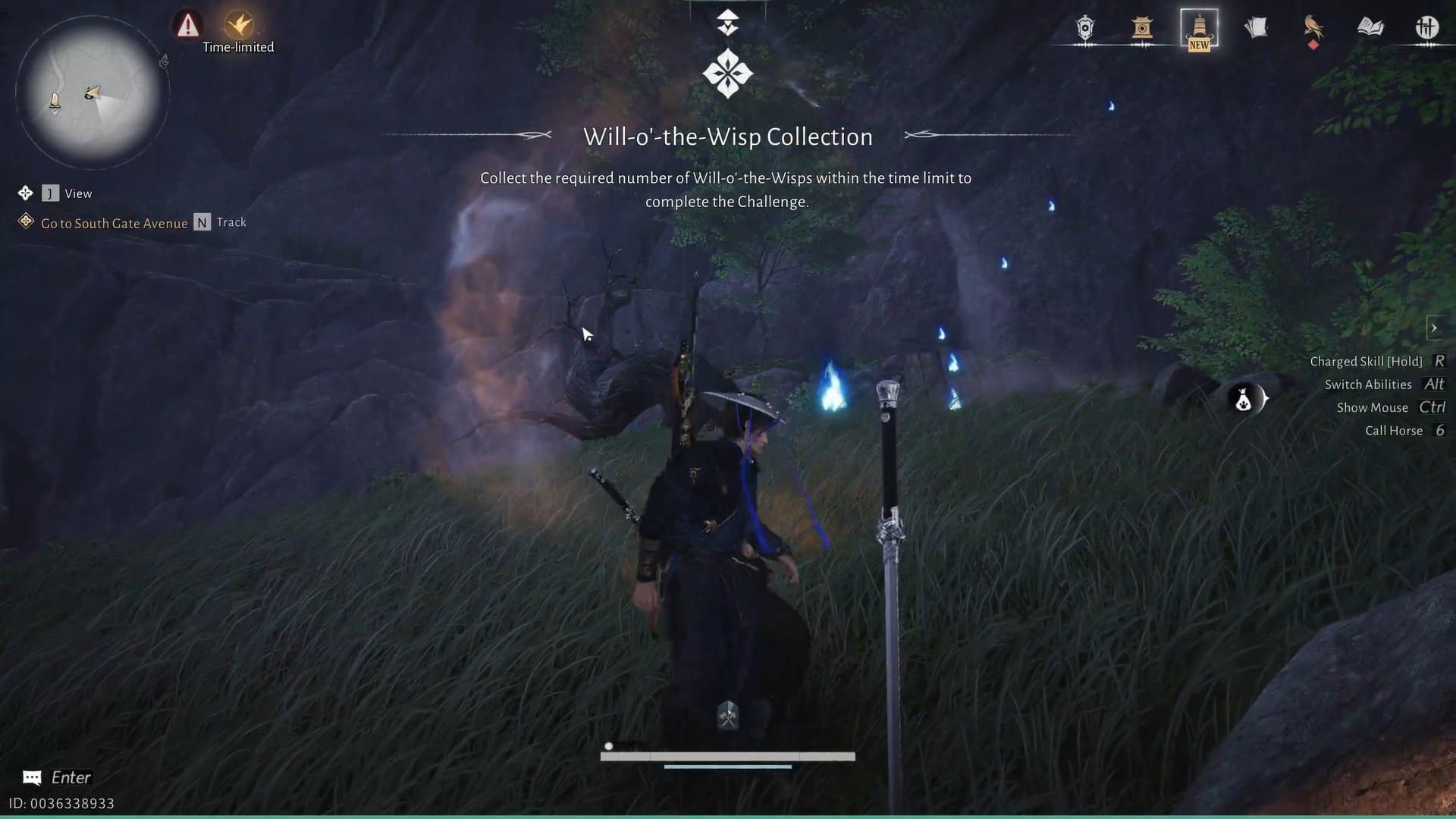Open the Time-limited event icon
Screen dimensions: 1456x819
click(237, 23)
